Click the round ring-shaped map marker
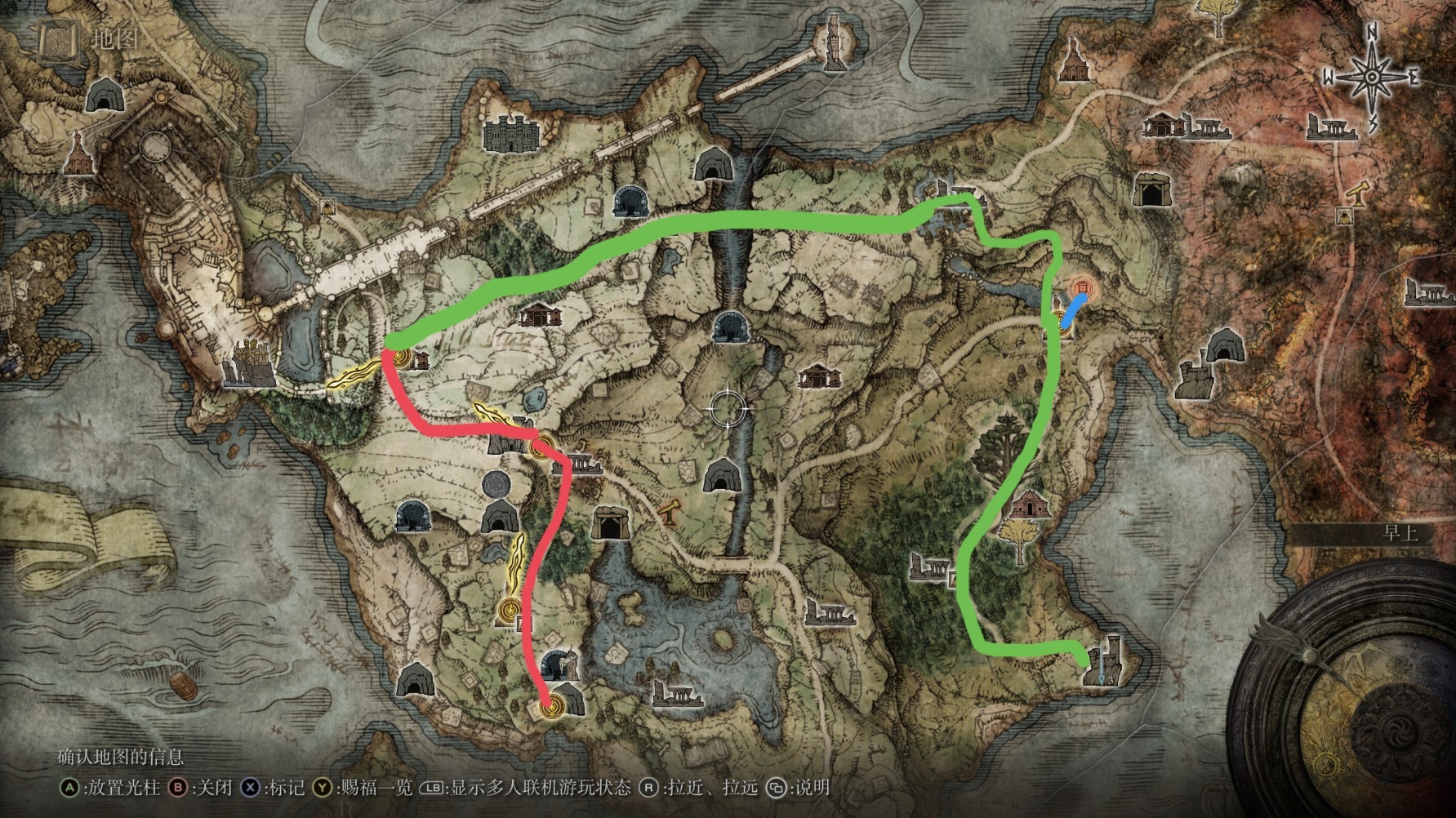 pos(496,485)
